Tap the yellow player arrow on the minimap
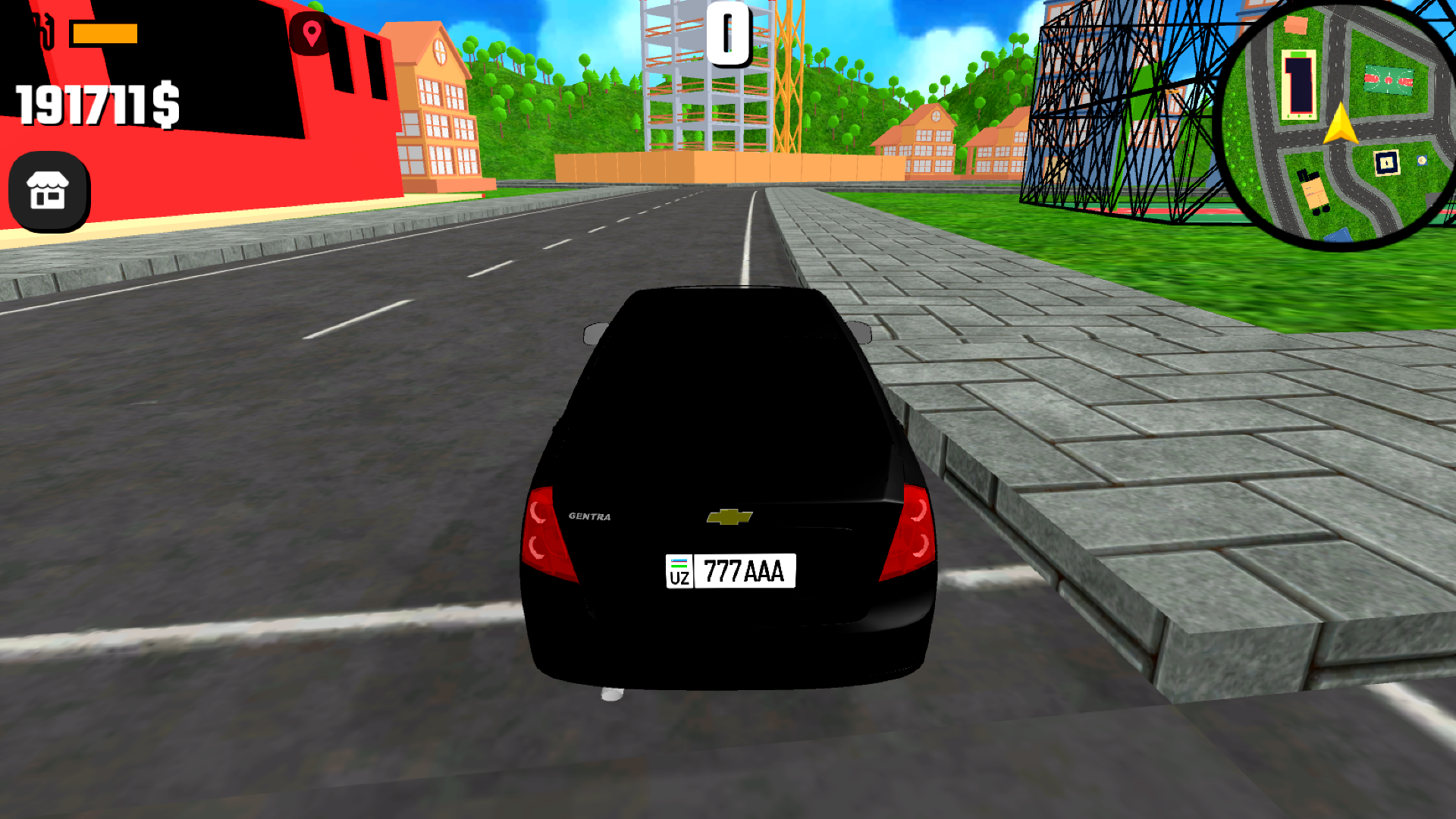1456x819 pixels. coord(1340,124)
